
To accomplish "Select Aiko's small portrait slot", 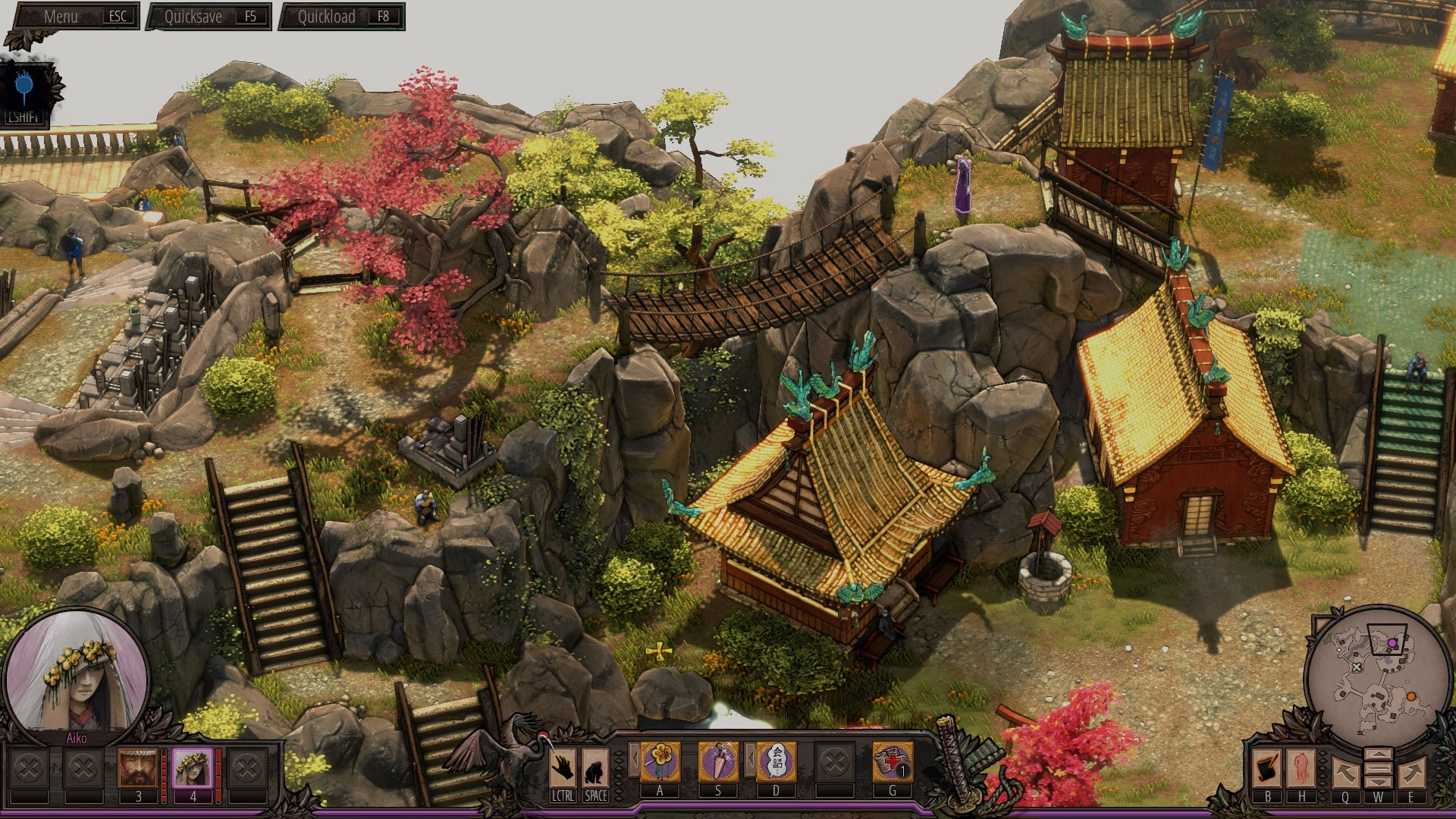I will pos(193,768).
